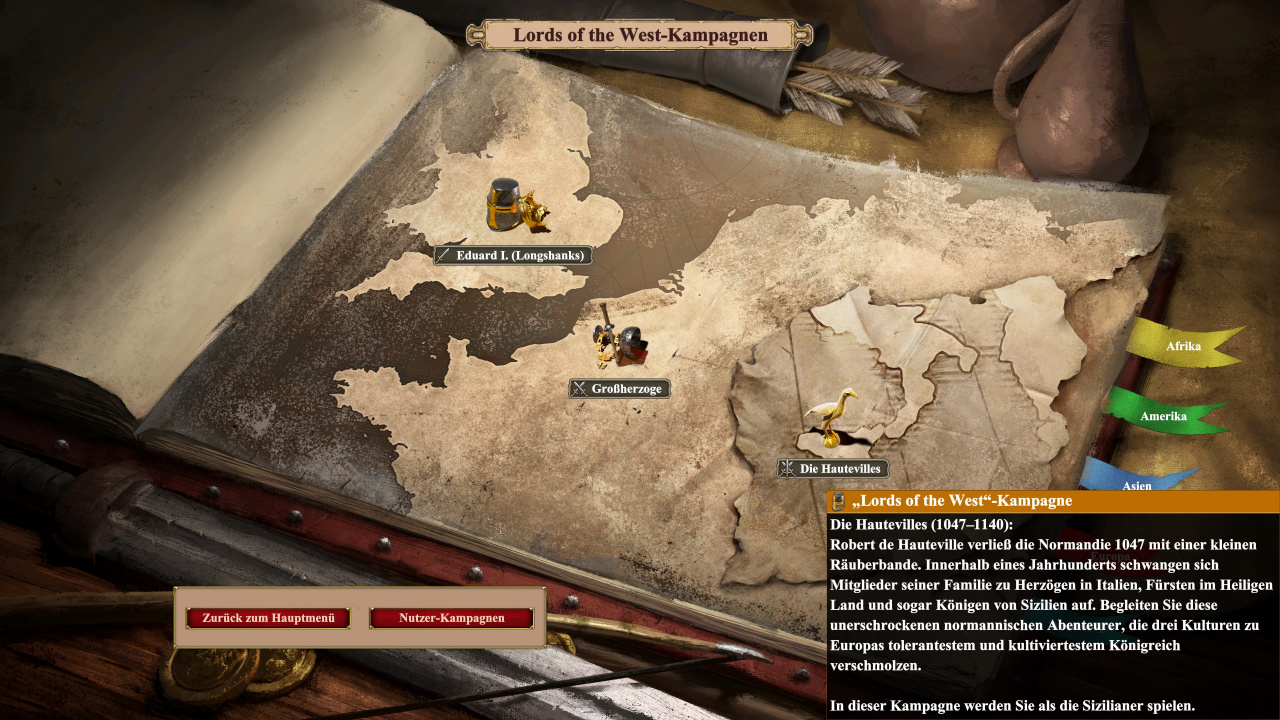Screen dimensions: 1280x720
Task: Switch to the yellow Afrika flag
Action: [1183, 346]
